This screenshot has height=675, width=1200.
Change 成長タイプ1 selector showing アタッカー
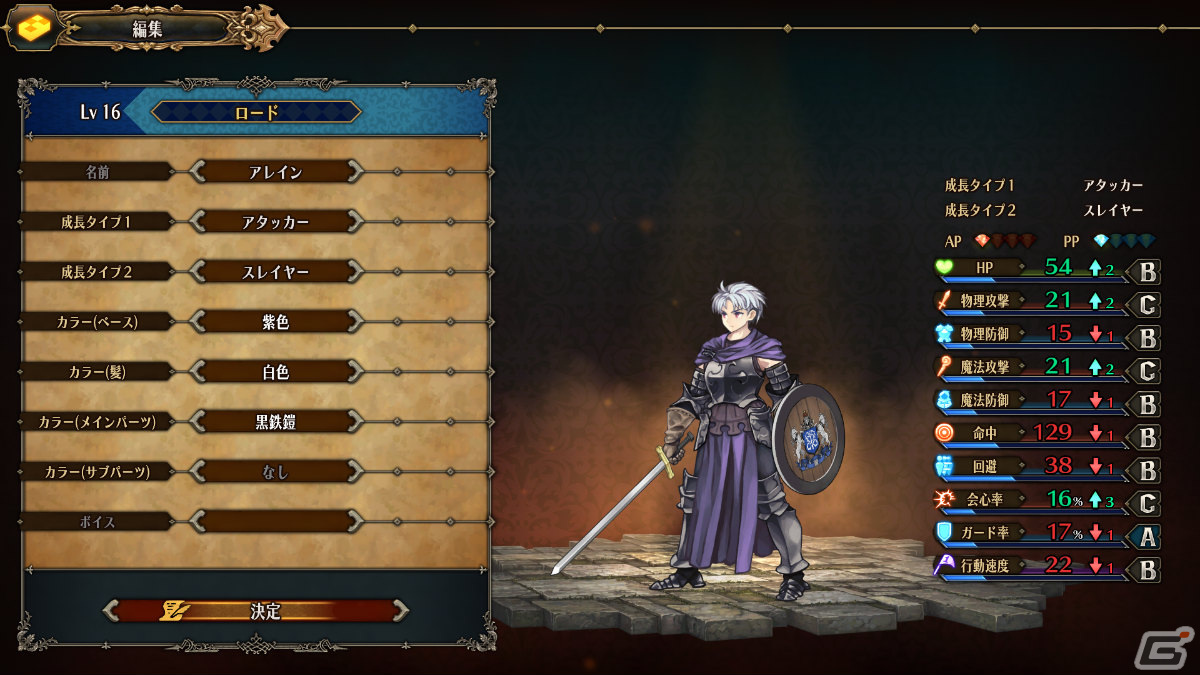(x=275, y=222)
